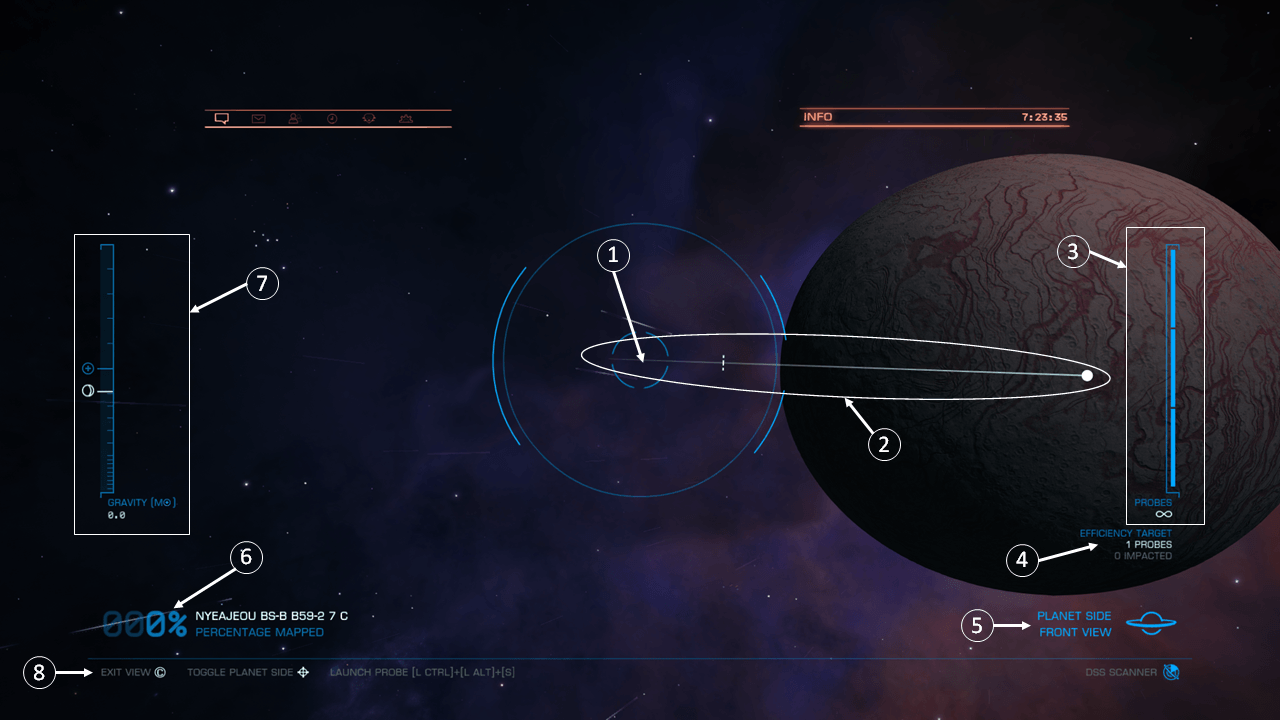Click the Launch Probe control label
The image size is (1280, 720).
tap(423, 672)
